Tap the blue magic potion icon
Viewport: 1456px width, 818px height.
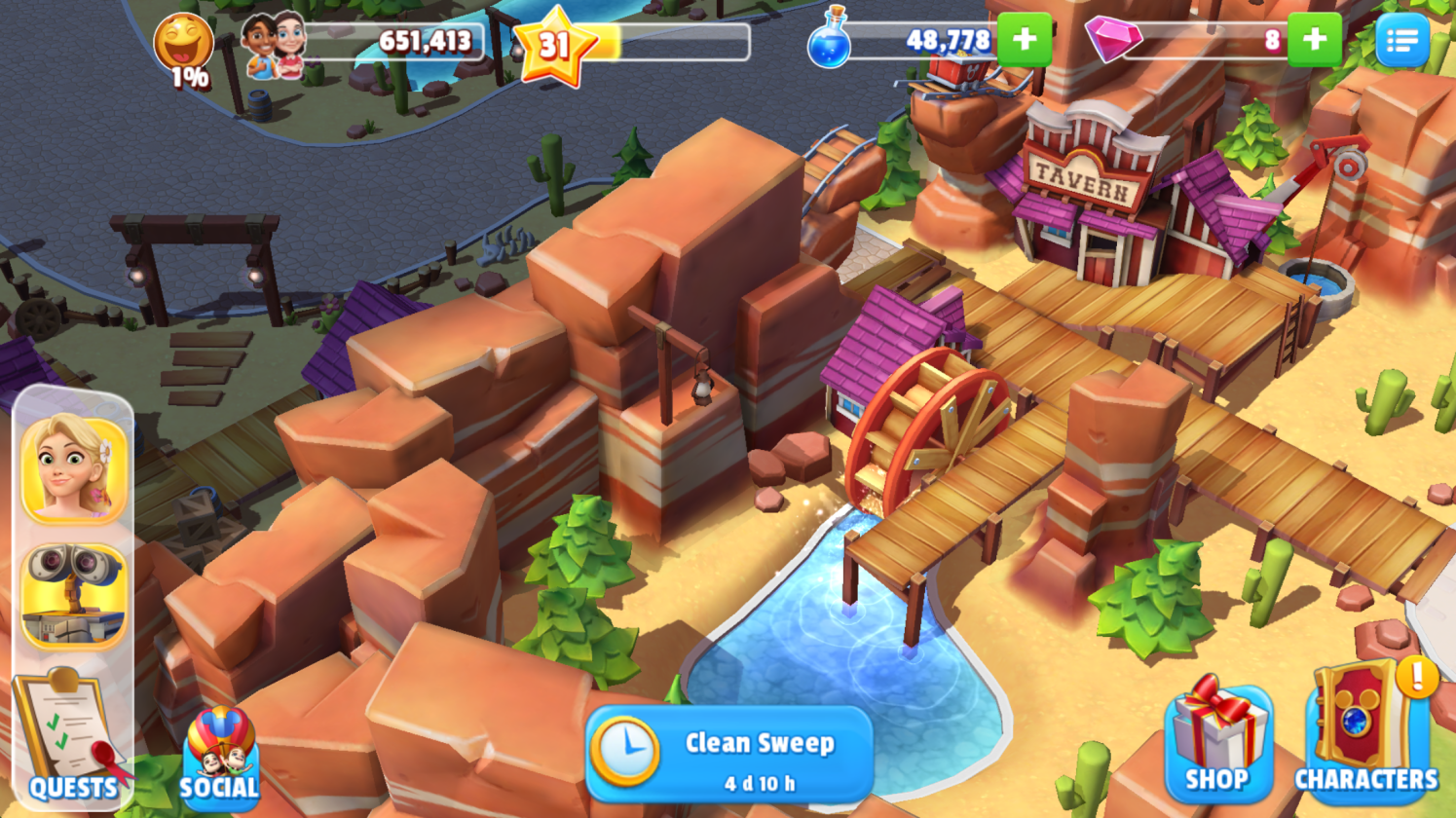(829, 40)
